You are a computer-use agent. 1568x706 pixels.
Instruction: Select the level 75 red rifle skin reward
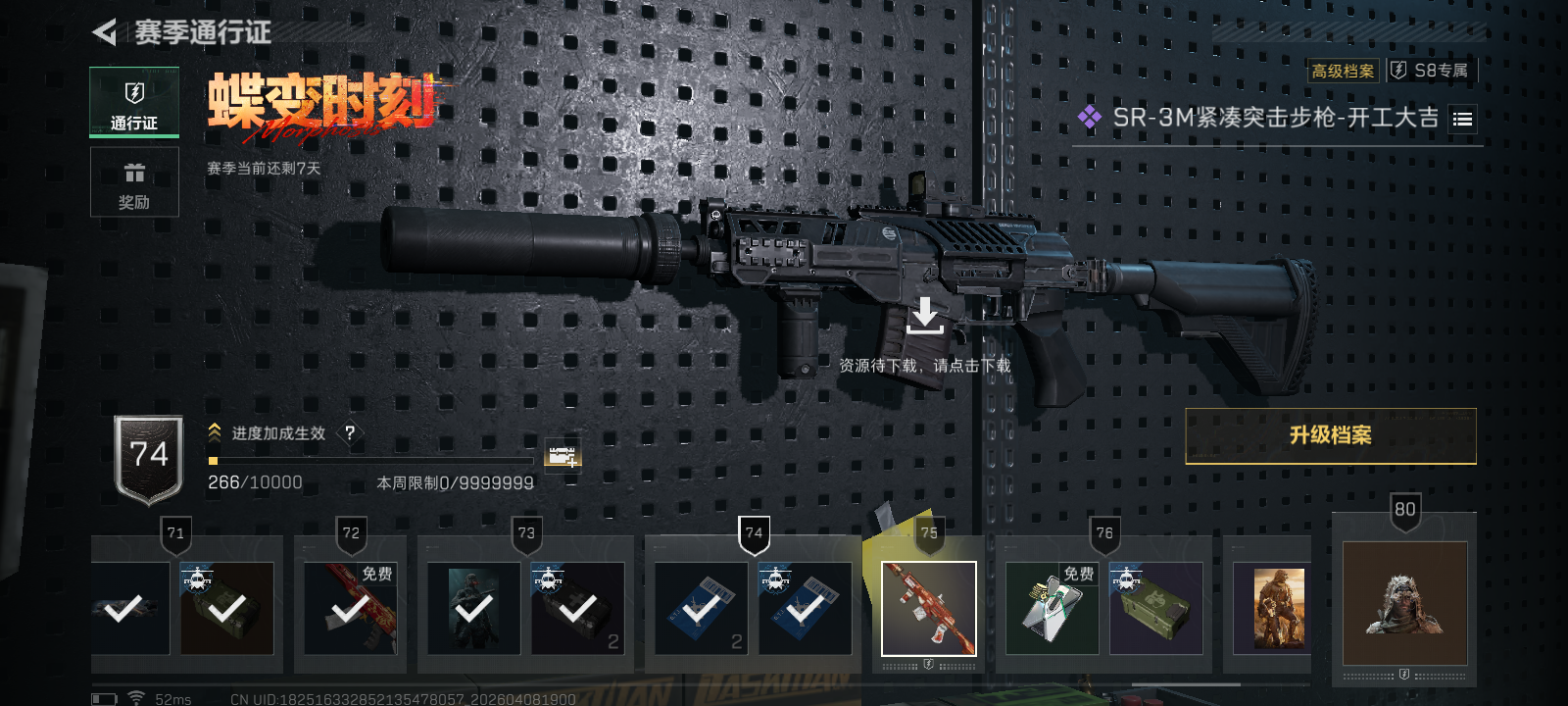tap(928, 608)
